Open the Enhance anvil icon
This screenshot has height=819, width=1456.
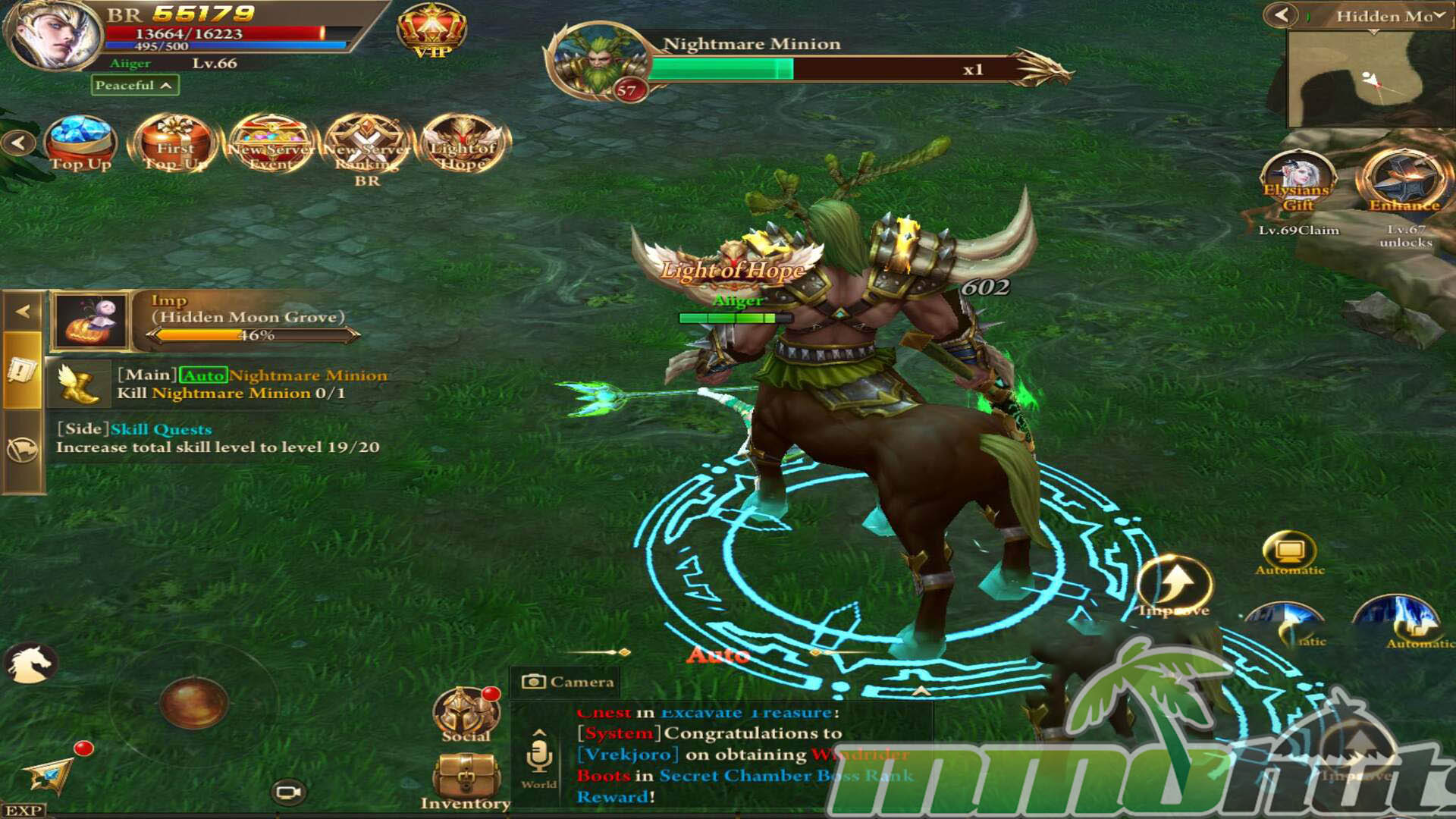coord(1404,182)
